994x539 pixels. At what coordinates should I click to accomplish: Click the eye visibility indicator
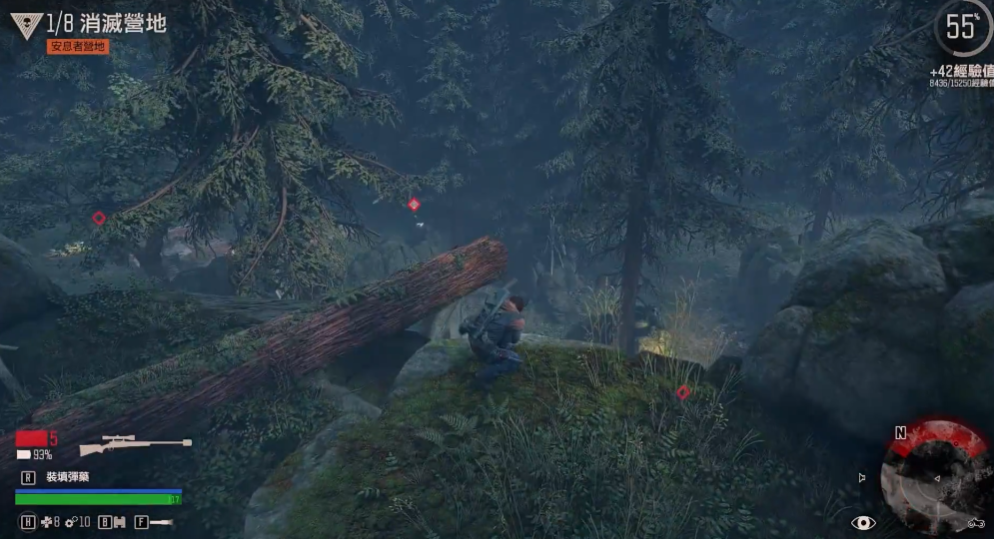pyautogui.click(x=863, y=522)
